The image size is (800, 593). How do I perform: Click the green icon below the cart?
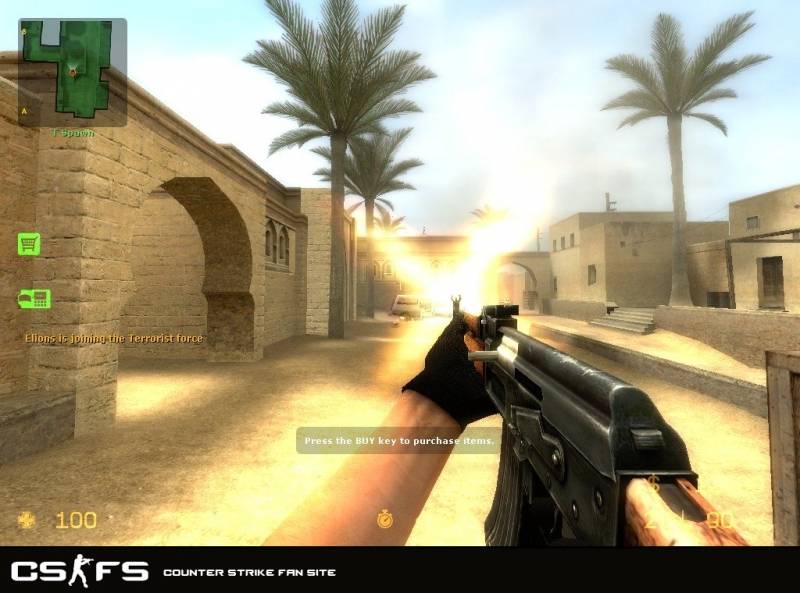coord(33,298)
